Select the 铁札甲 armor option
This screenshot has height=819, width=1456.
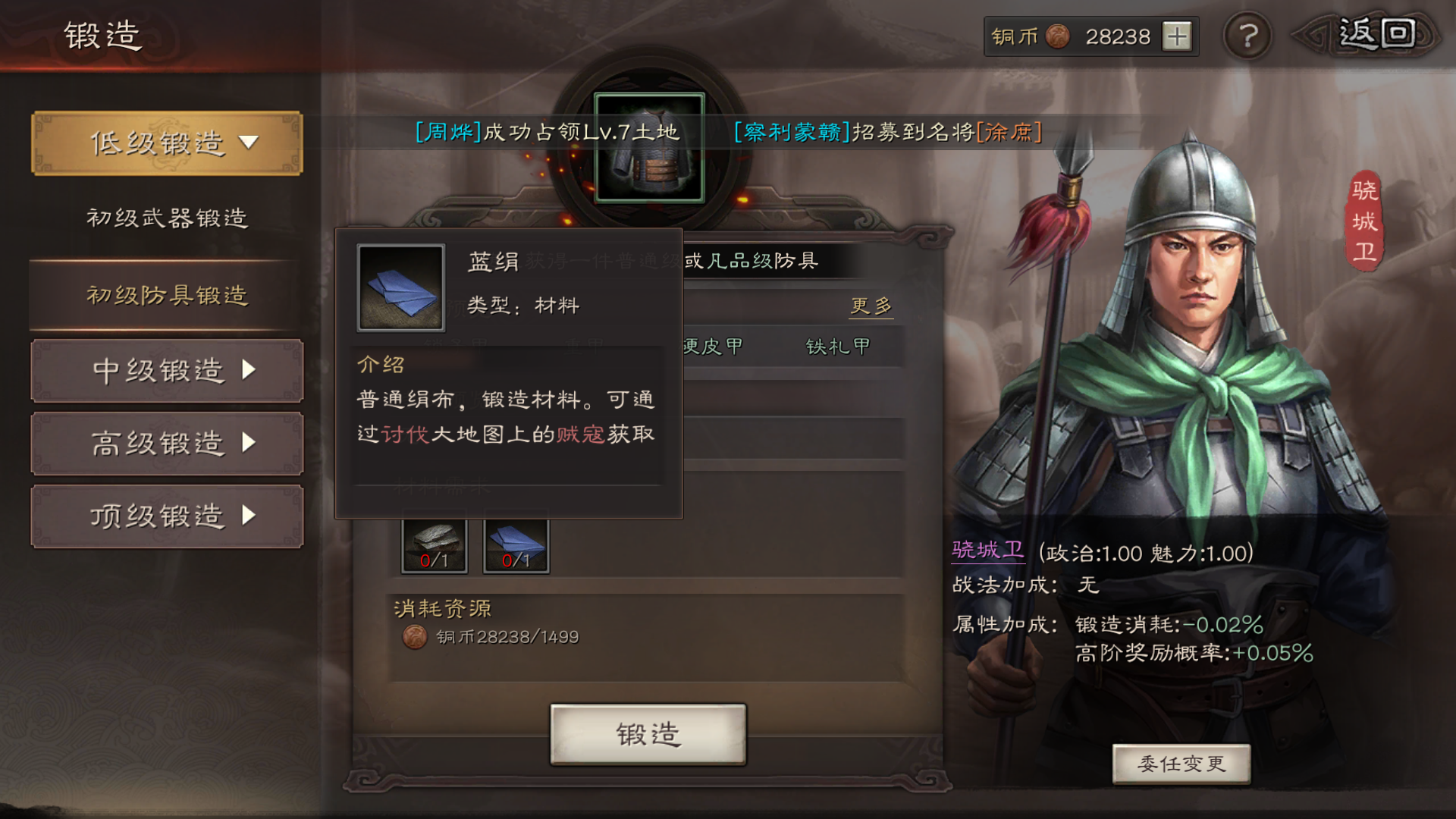pos(838,347)
